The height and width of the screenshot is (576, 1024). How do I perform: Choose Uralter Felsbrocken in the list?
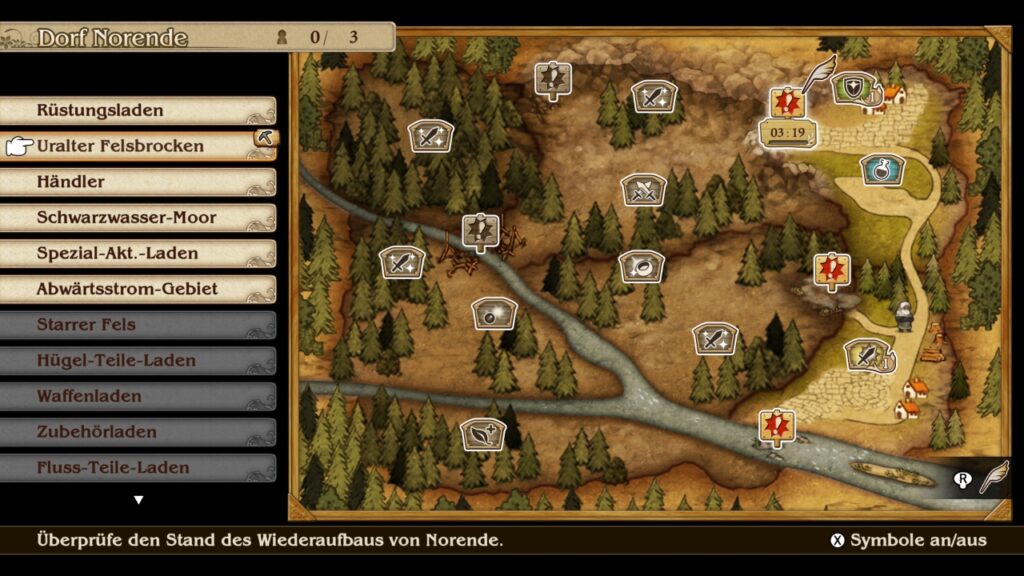[x=140, y=146]
